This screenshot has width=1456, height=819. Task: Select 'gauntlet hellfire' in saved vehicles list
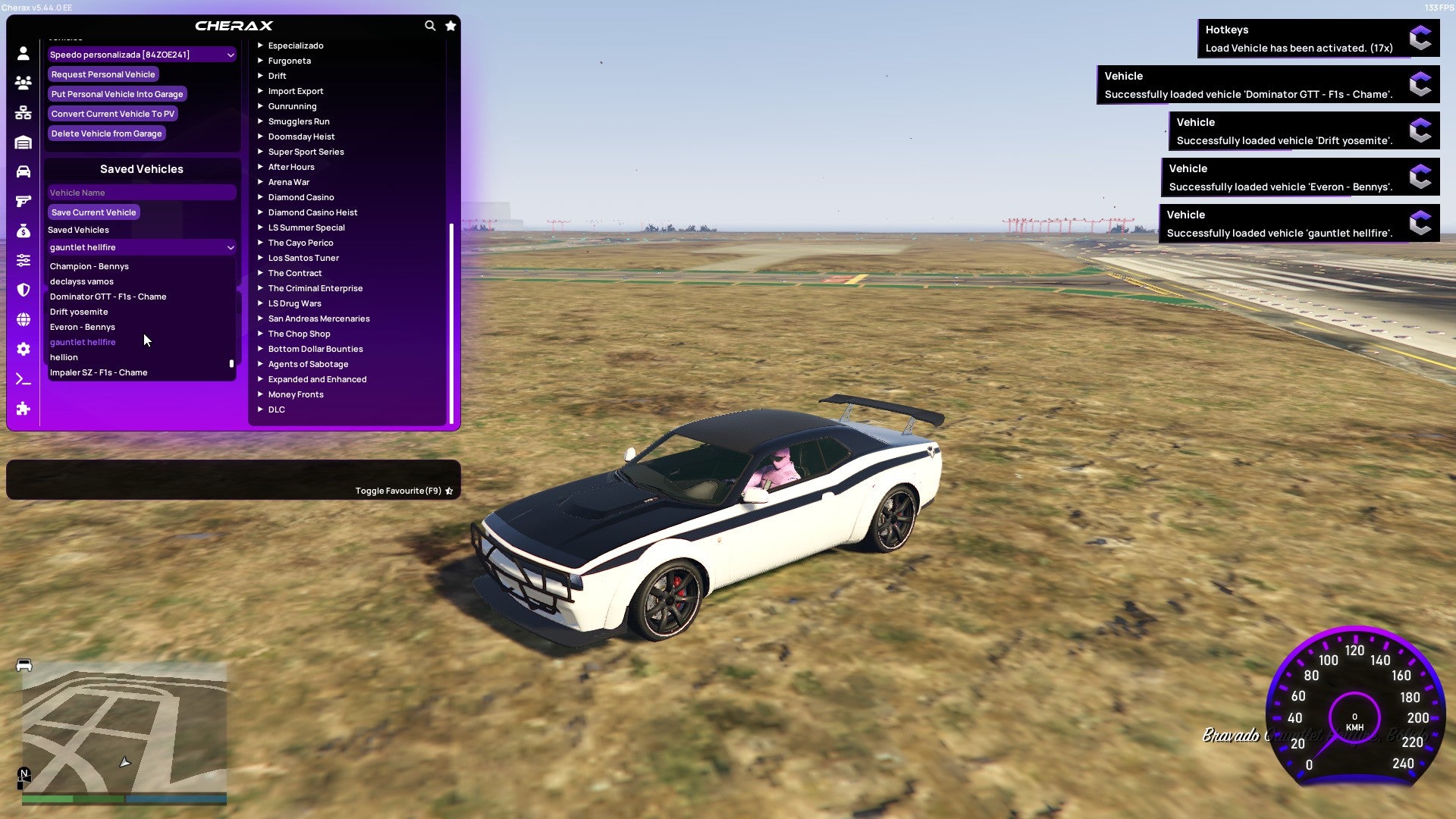tap(83, 342)
